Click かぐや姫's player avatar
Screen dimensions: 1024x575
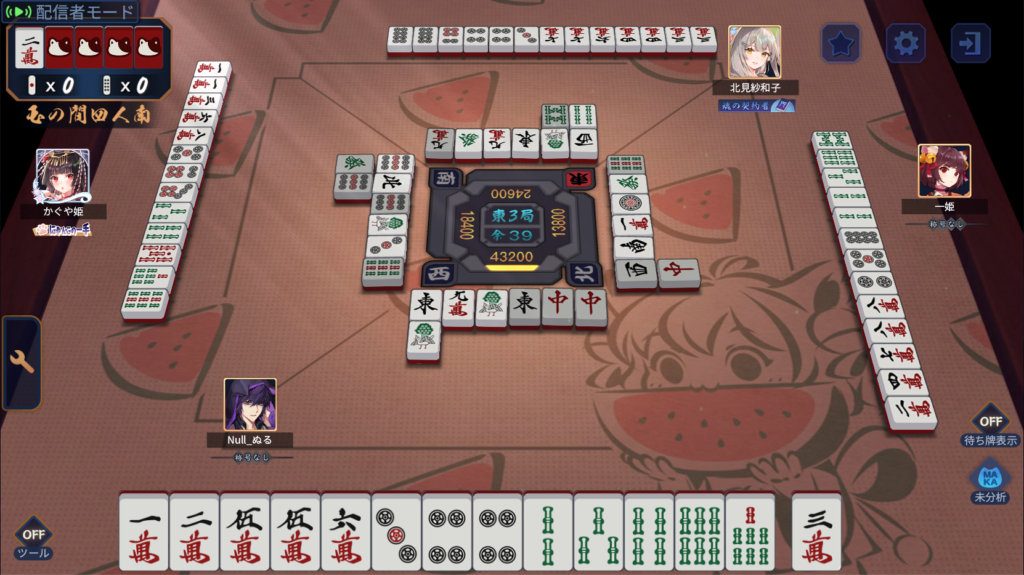(x=63, y=175)
